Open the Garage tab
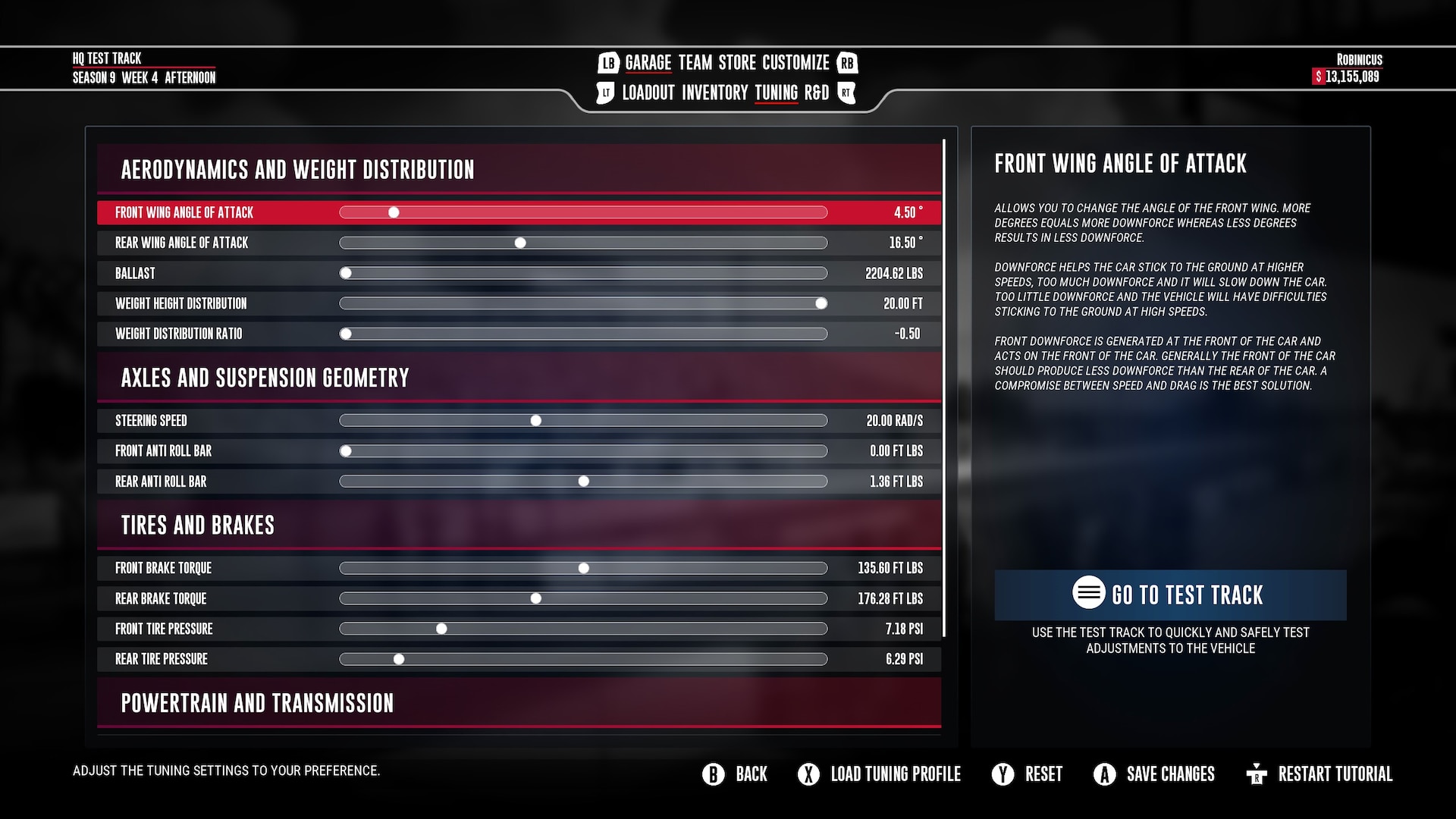The image size is (1456, 819). coord(648,63)
